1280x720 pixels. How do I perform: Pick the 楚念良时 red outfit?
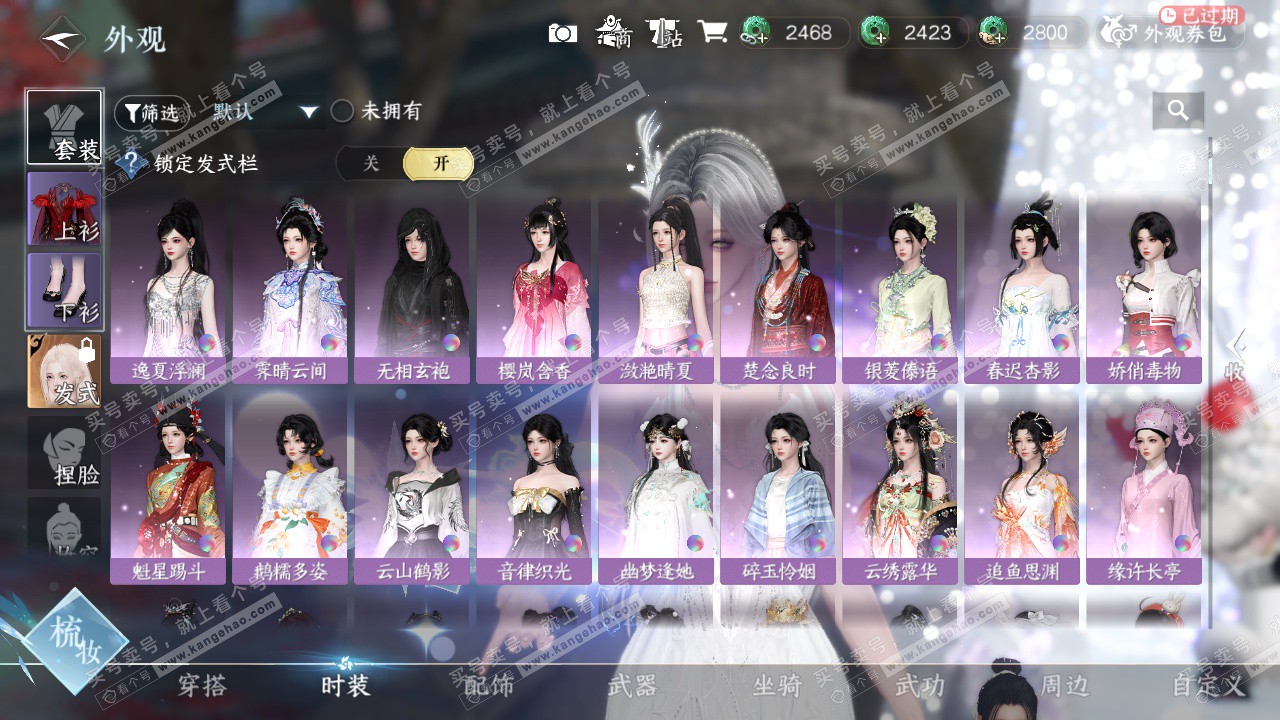pyautogui.click(x=778, y=290)
